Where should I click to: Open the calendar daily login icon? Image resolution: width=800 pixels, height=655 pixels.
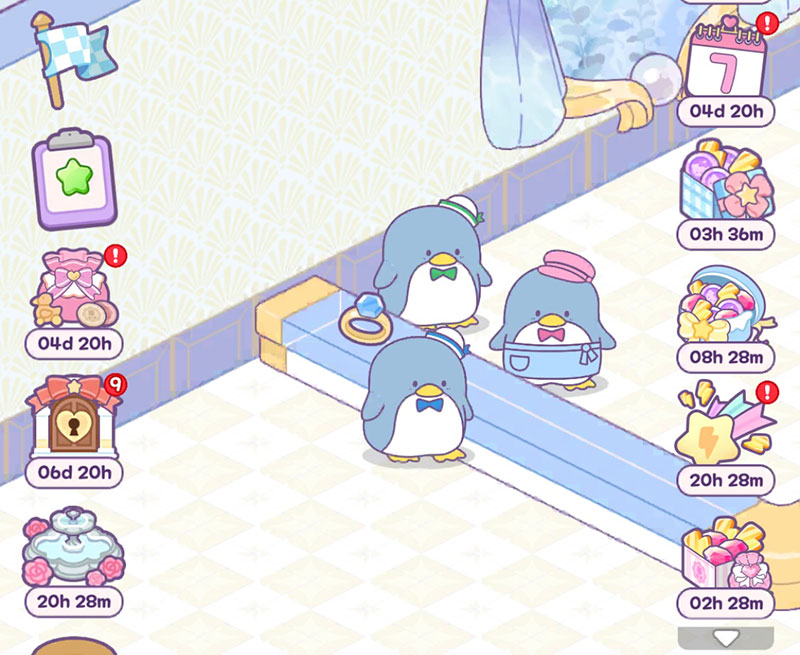coord(726,59)
